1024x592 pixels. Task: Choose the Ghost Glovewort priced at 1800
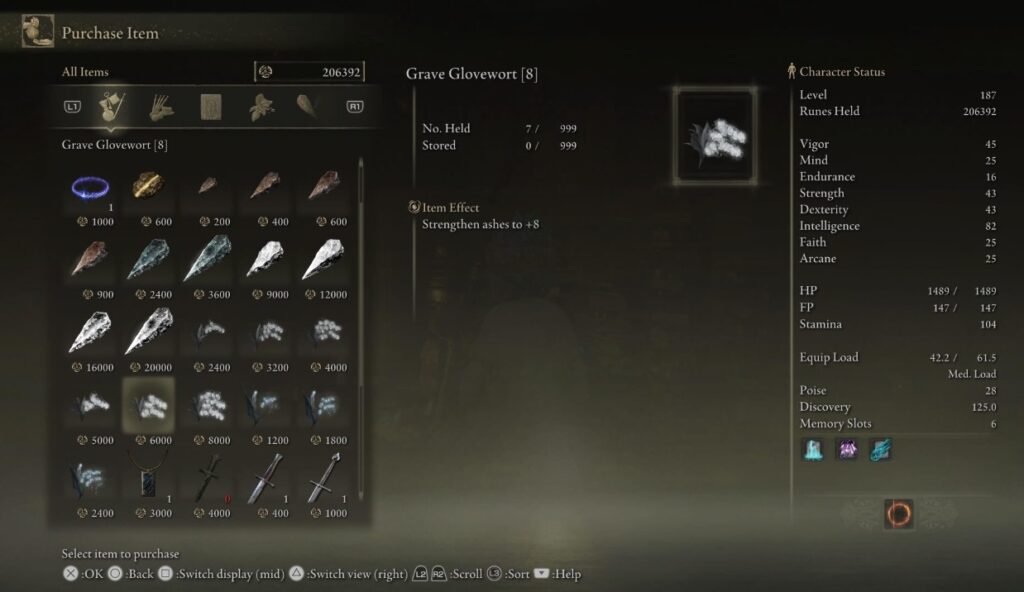pyautogui.click(x=322, y=405)
